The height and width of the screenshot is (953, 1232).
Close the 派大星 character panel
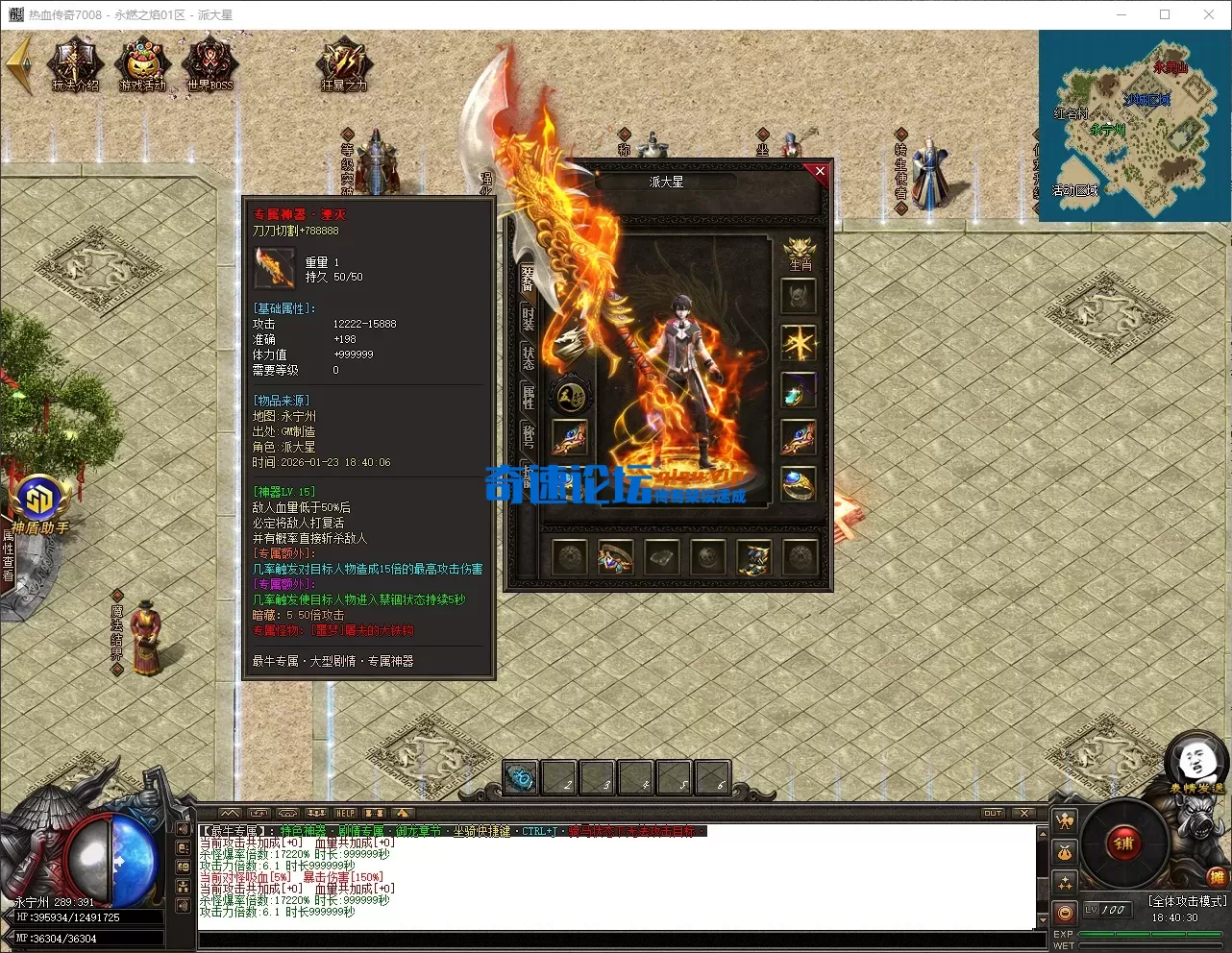coord(820,172)
